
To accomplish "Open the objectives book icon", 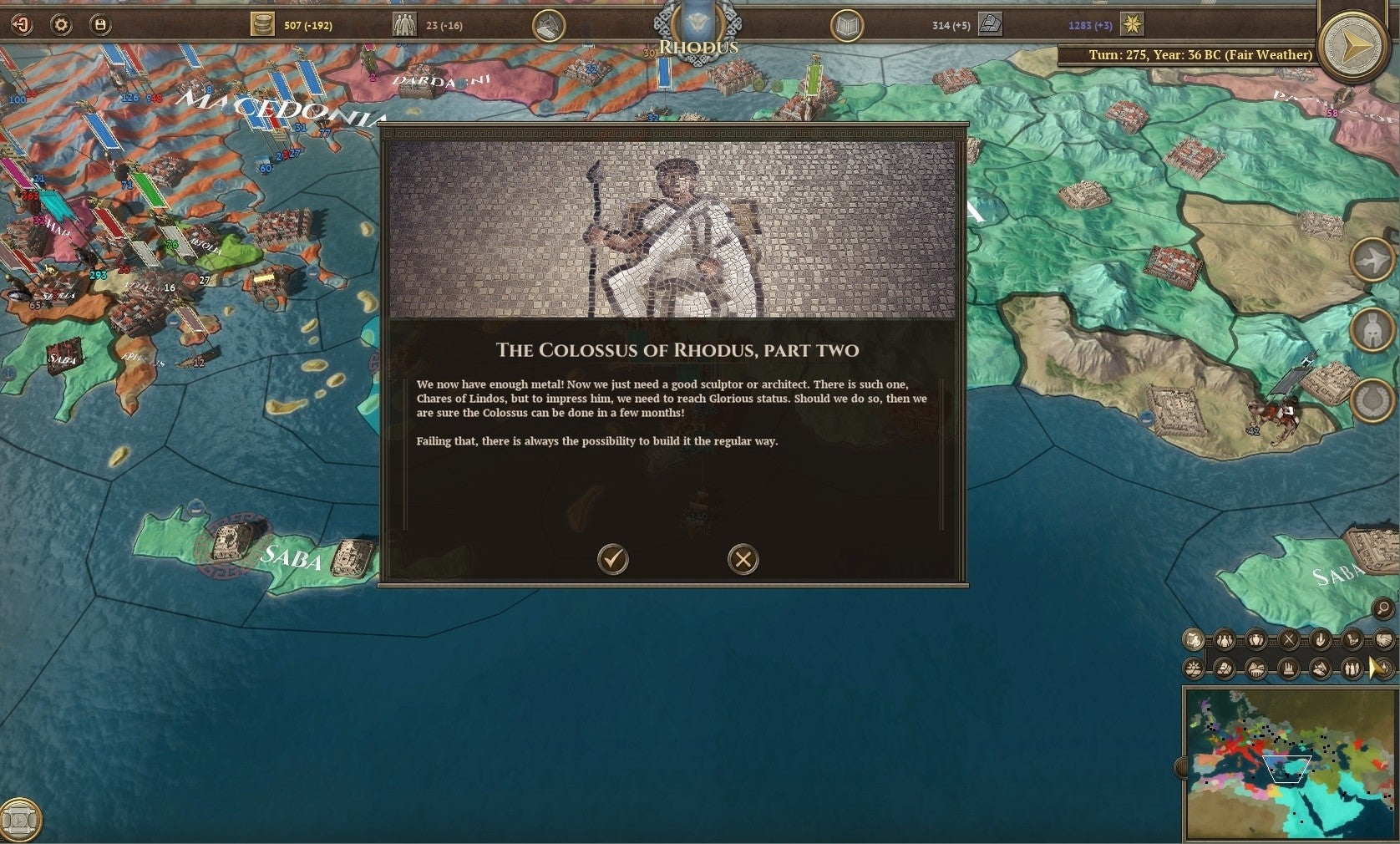I will 849,25.
